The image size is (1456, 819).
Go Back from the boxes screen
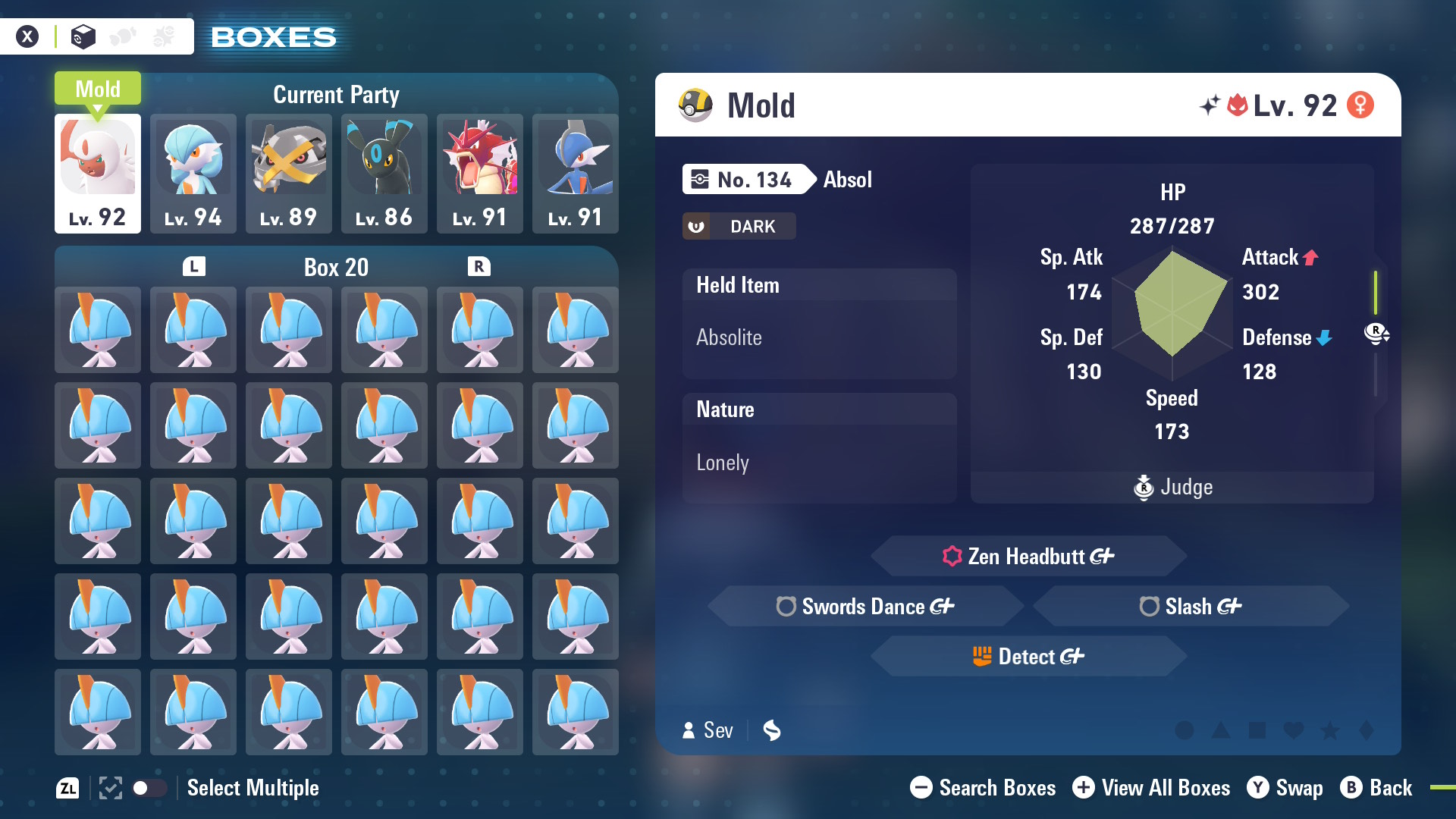coord(1376,788)
